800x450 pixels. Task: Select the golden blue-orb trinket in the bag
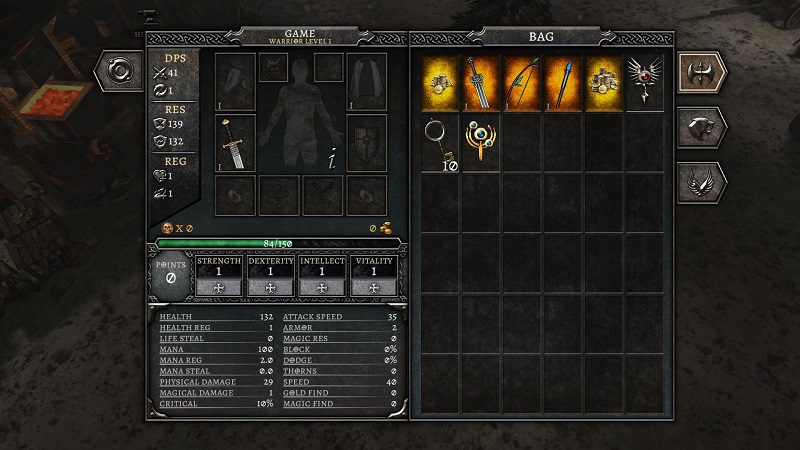481,143
